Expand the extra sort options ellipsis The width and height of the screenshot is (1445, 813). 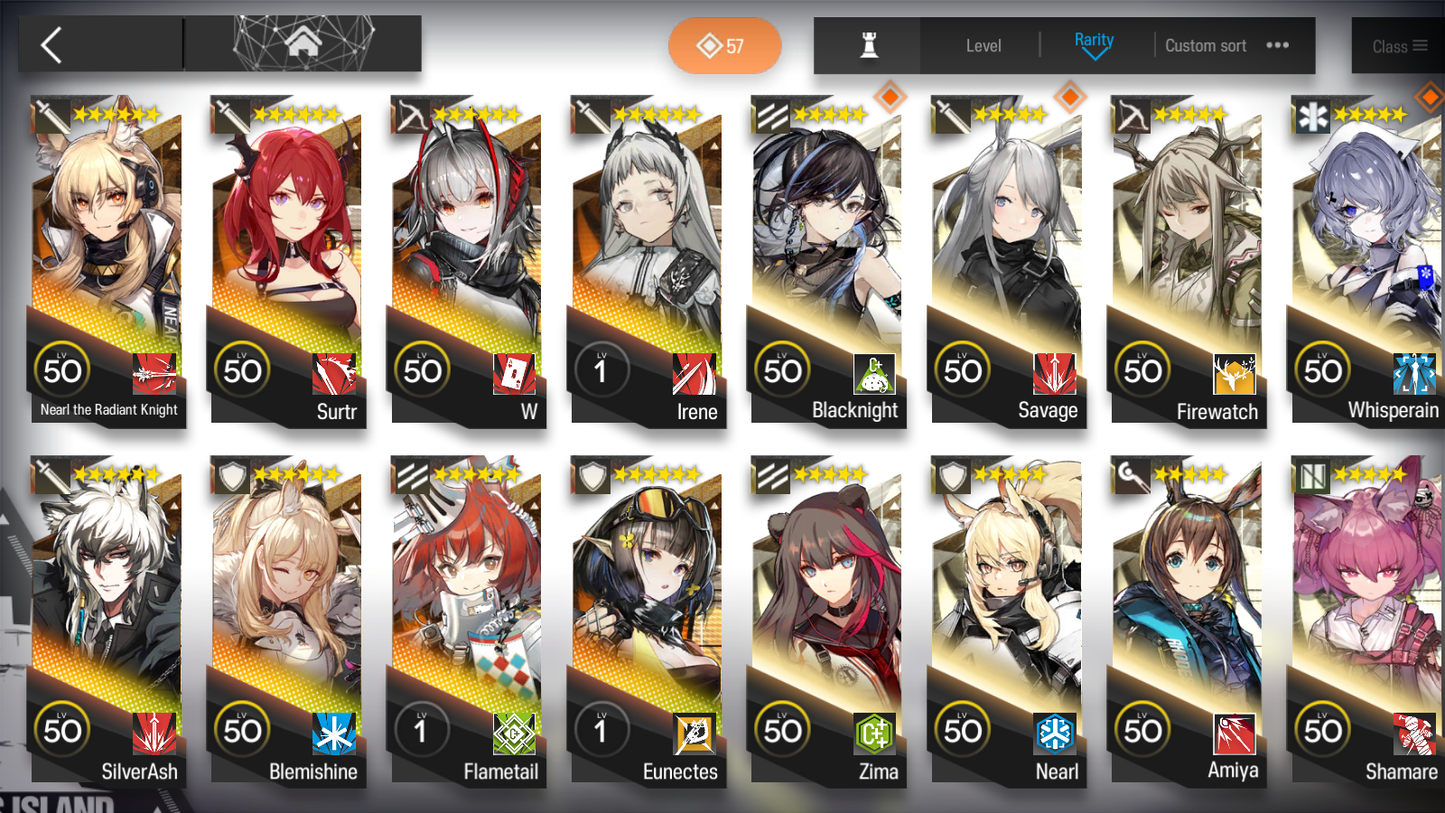click(1277, 45)
